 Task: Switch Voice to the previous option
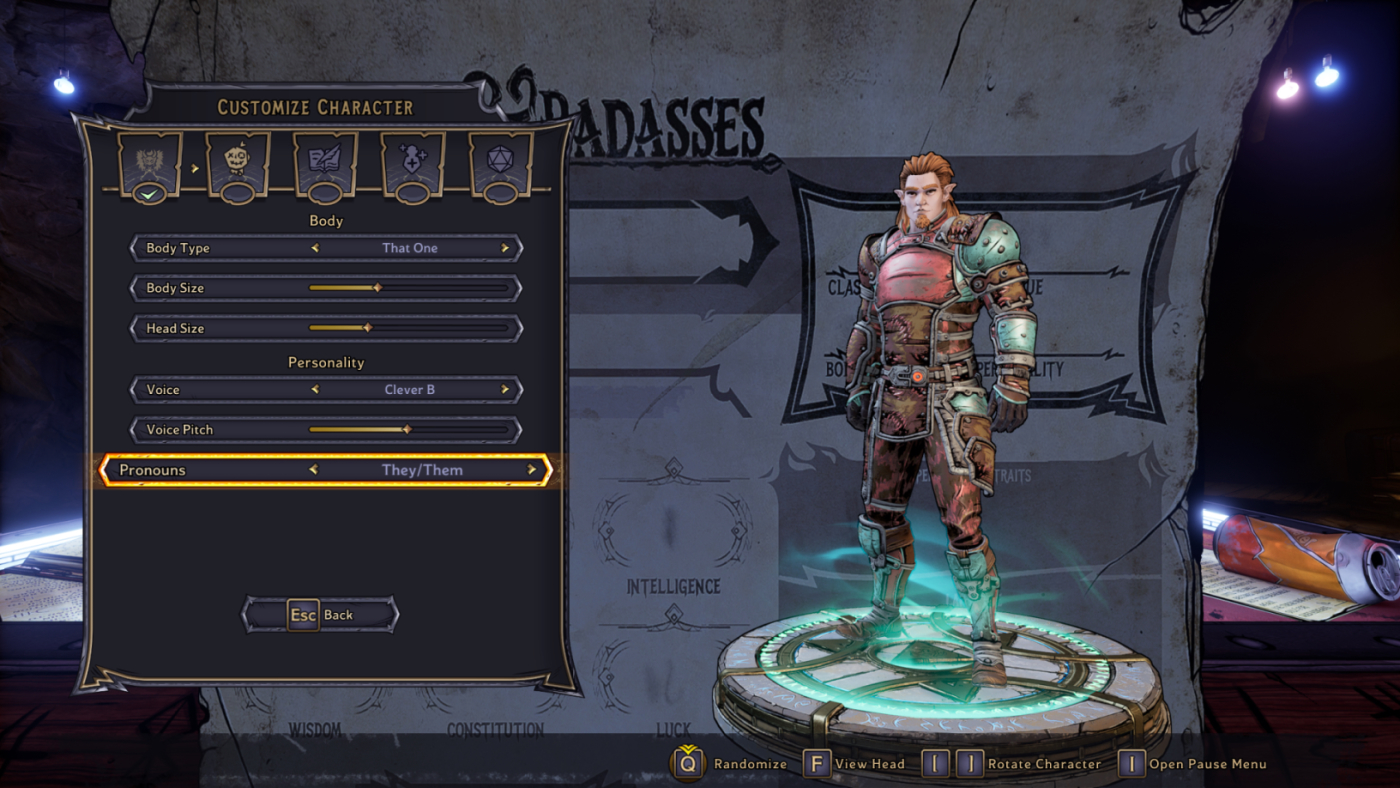[315, 390]
